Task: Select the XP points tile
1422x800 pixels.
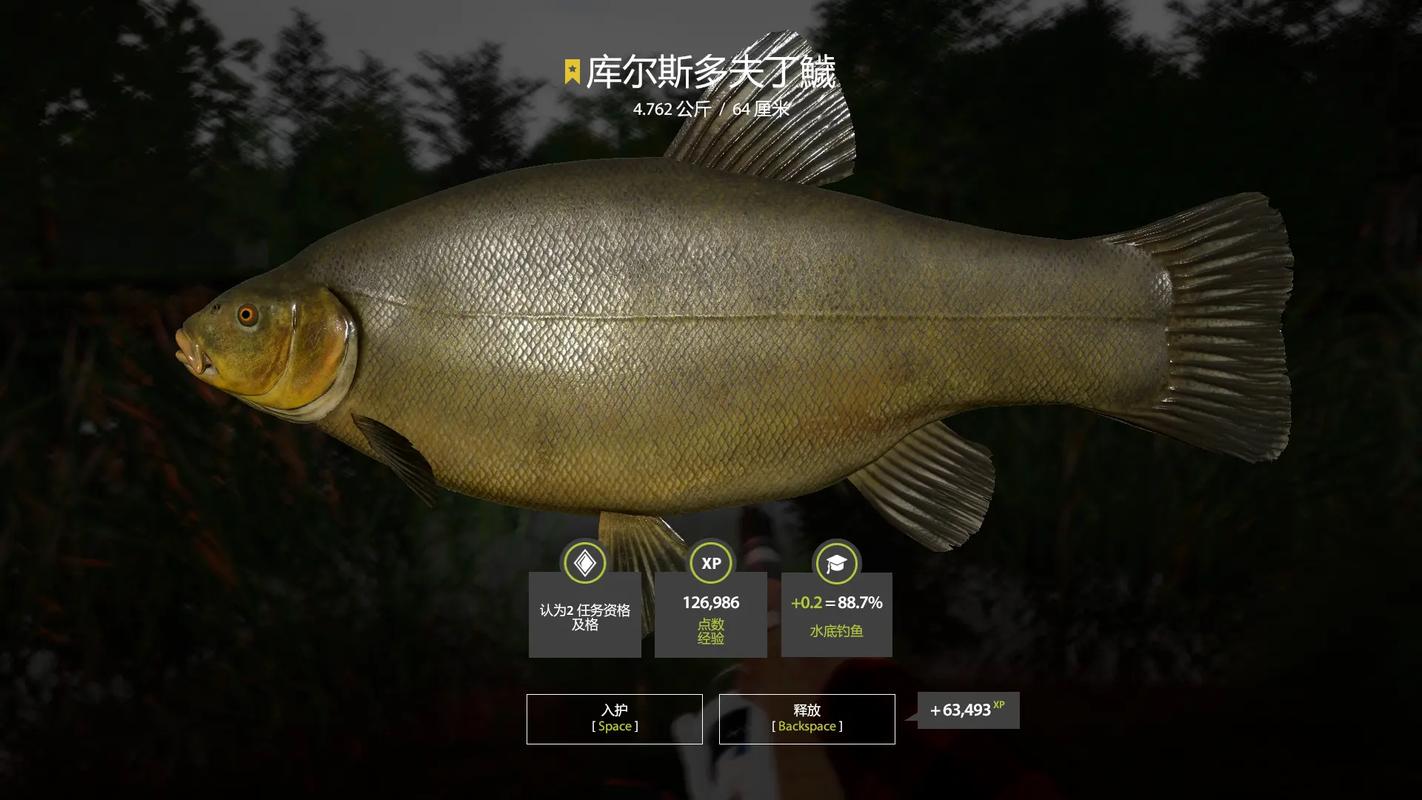Action: point(711,614)
